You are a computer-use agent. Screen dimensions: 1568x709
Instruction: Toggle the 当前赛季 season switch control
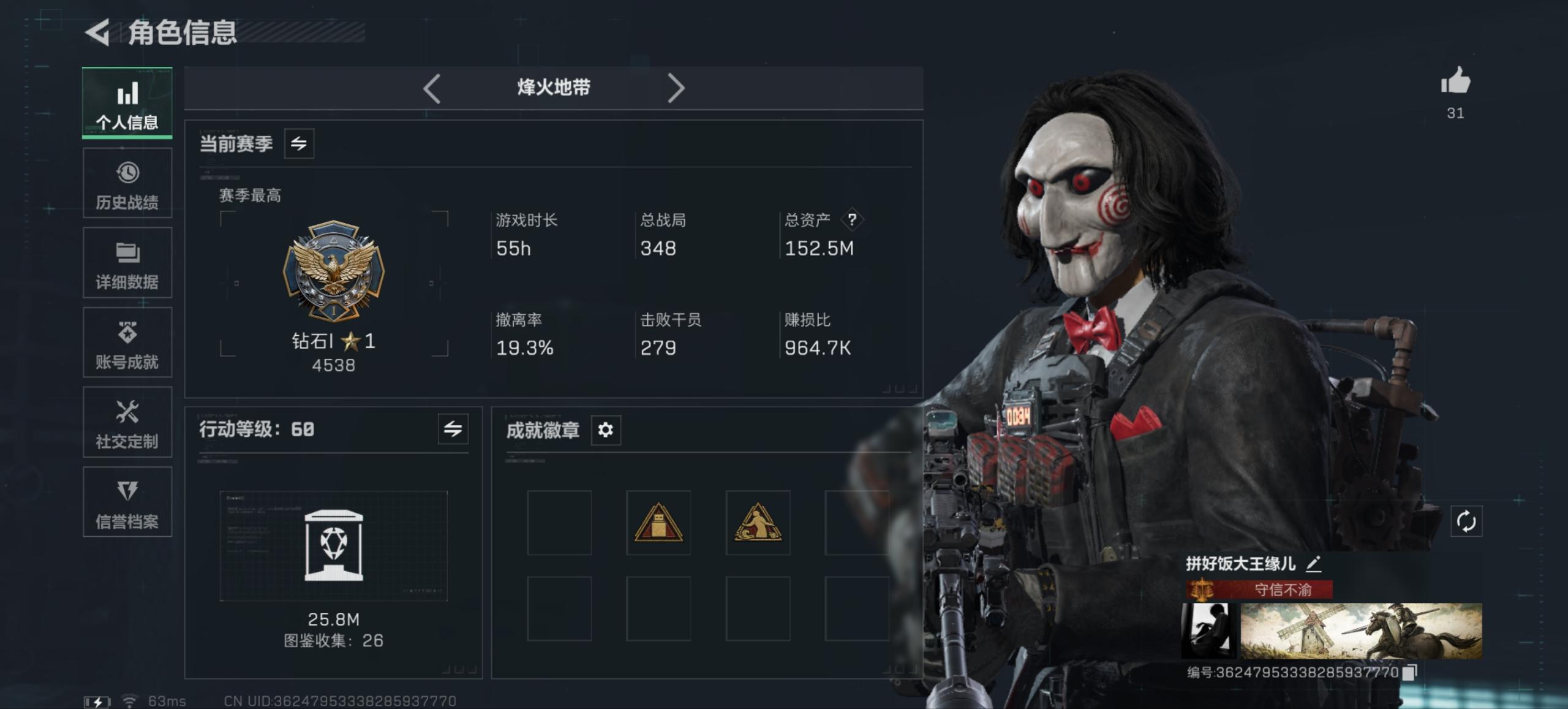coord(300,143)
